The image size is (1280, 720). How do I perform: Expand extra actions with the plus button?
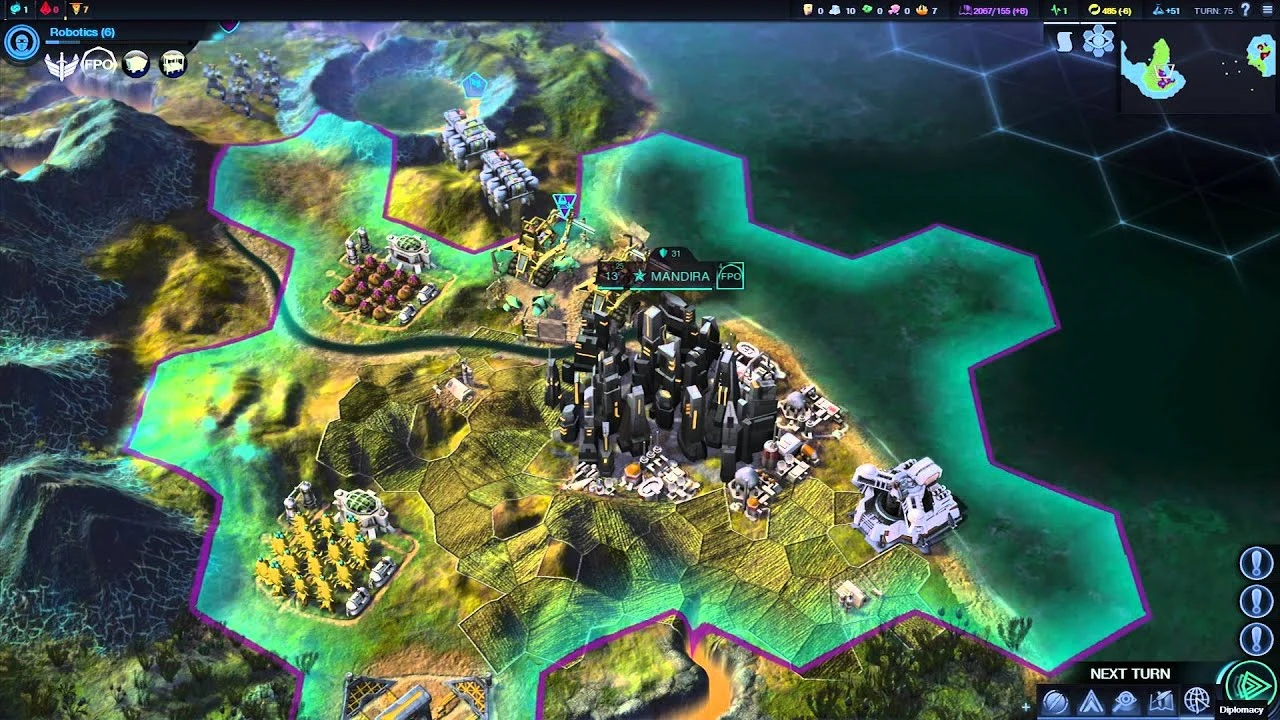click(1027, 705)
